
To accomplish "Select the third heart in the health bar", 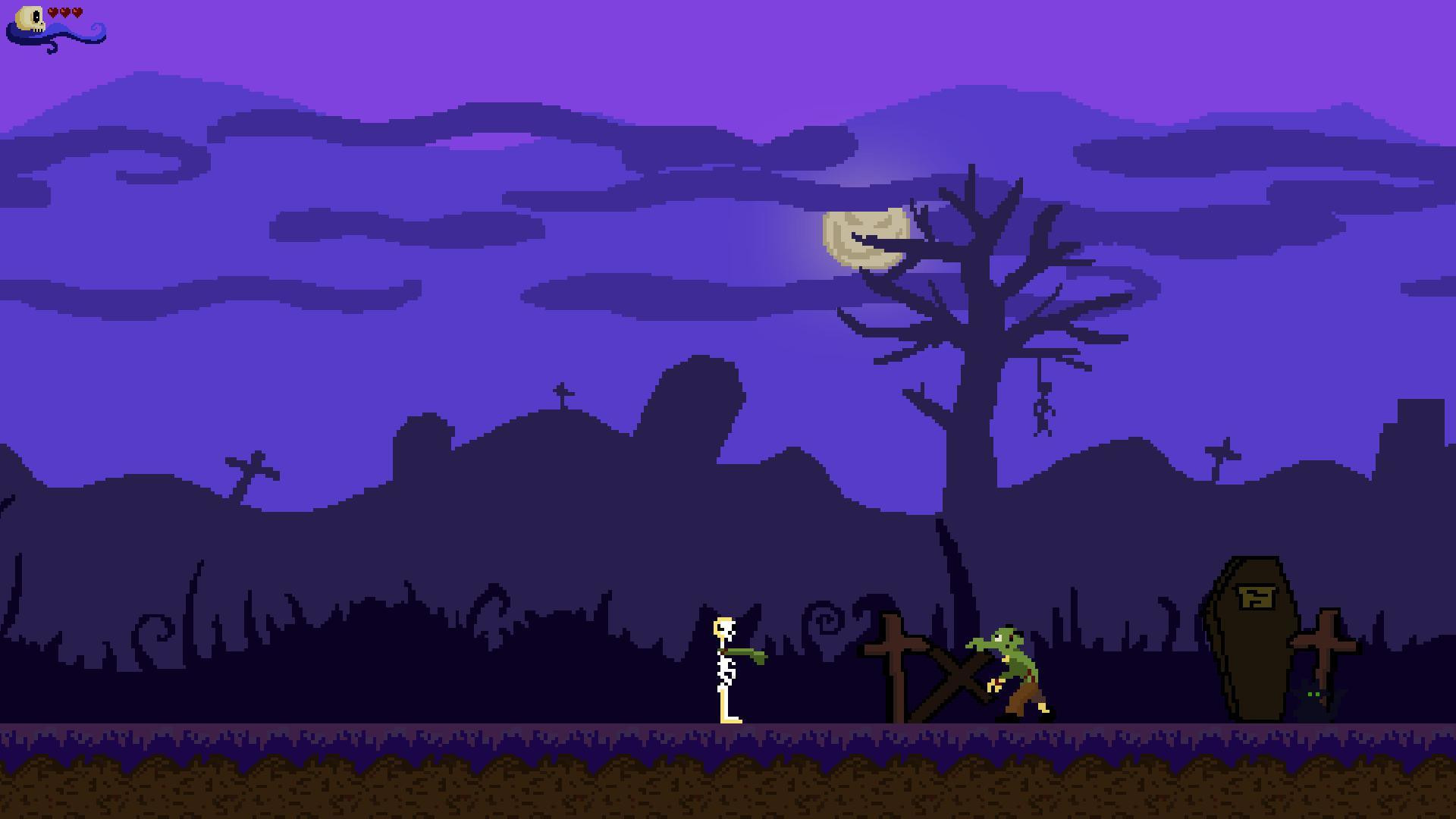I will 77,11.
